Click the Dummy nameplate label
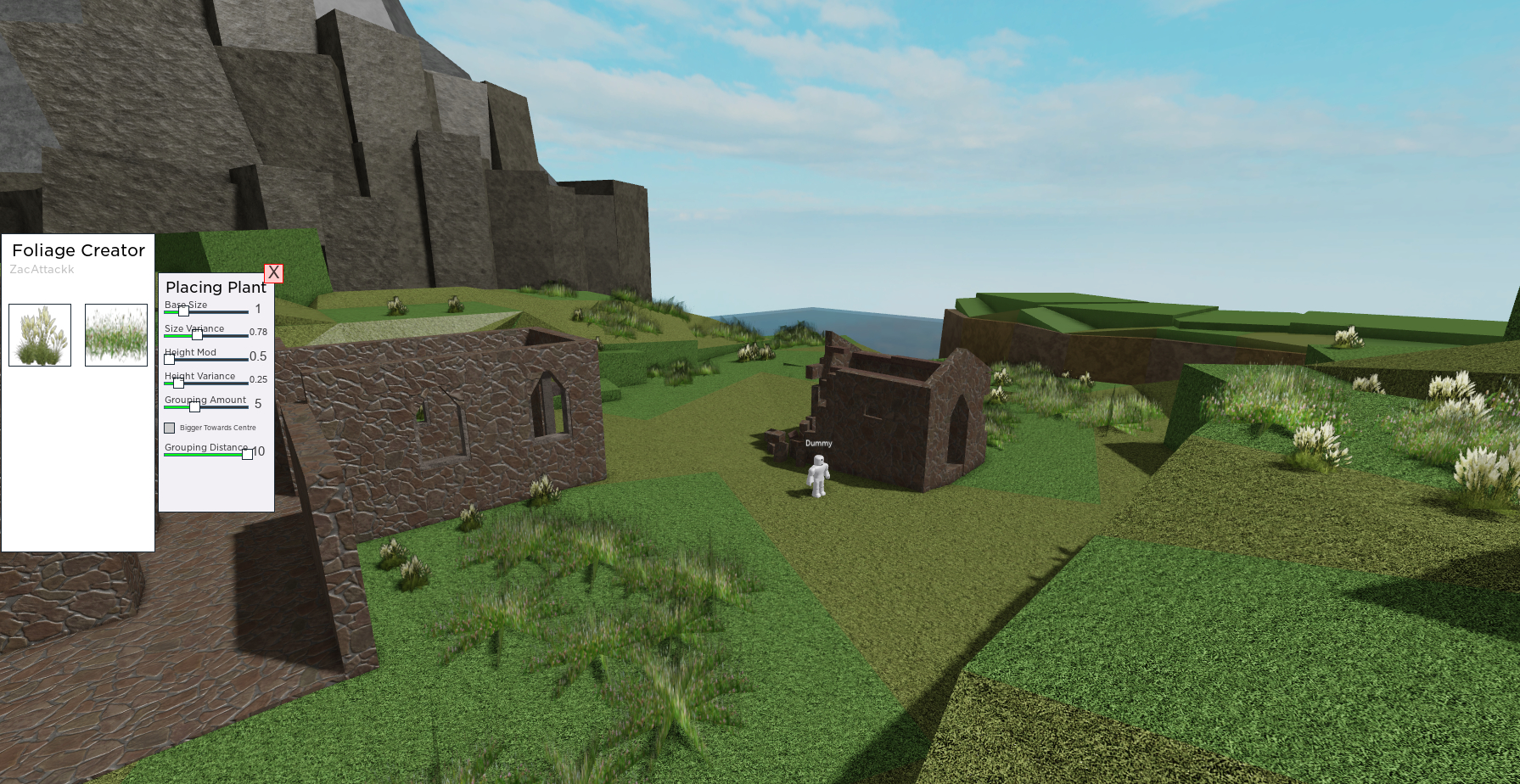1520x784 pixels. (818, 443)
